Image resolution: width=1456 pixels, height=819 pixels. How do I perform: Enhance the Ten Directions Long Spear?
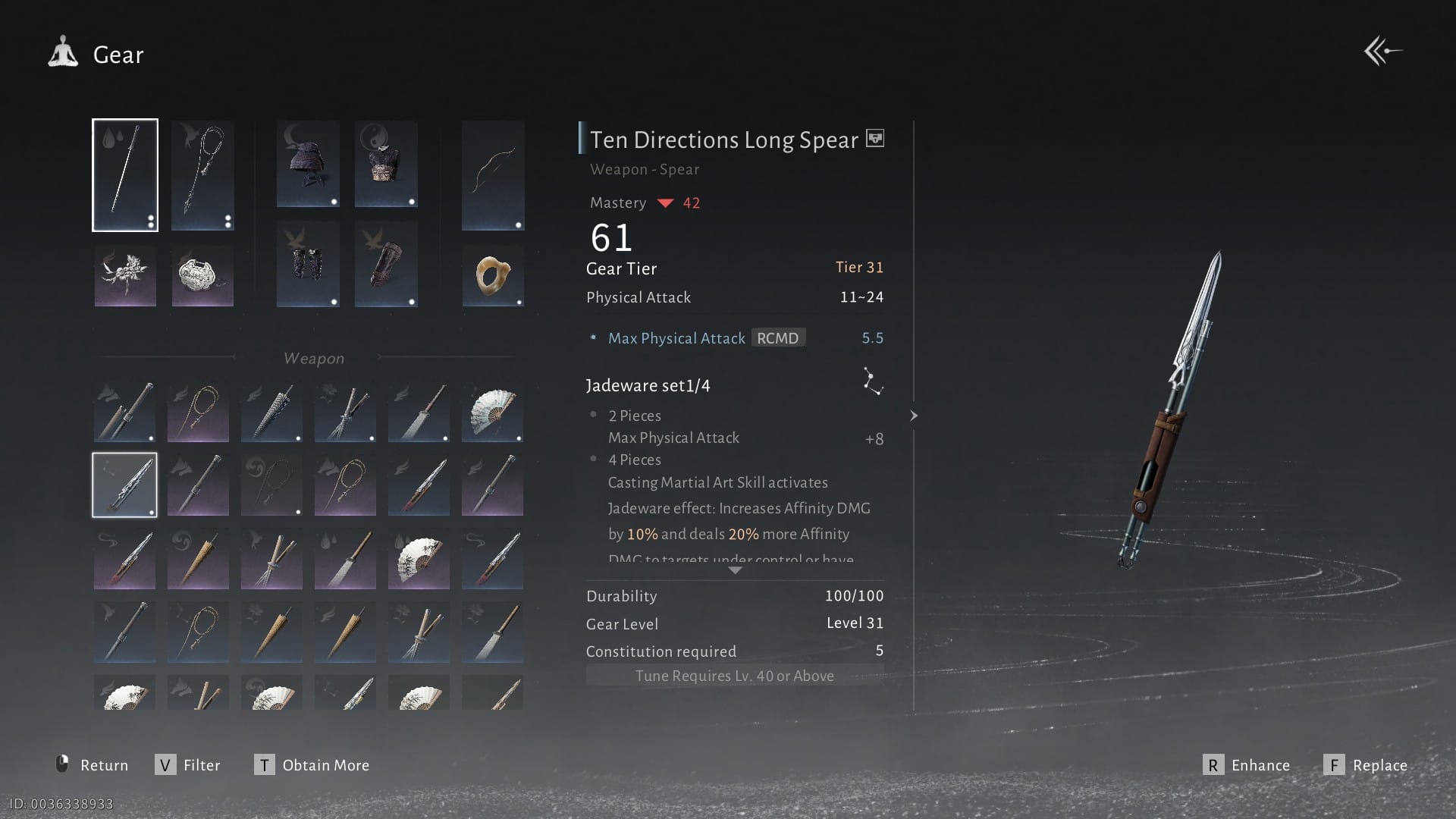tap(1246, 764)
